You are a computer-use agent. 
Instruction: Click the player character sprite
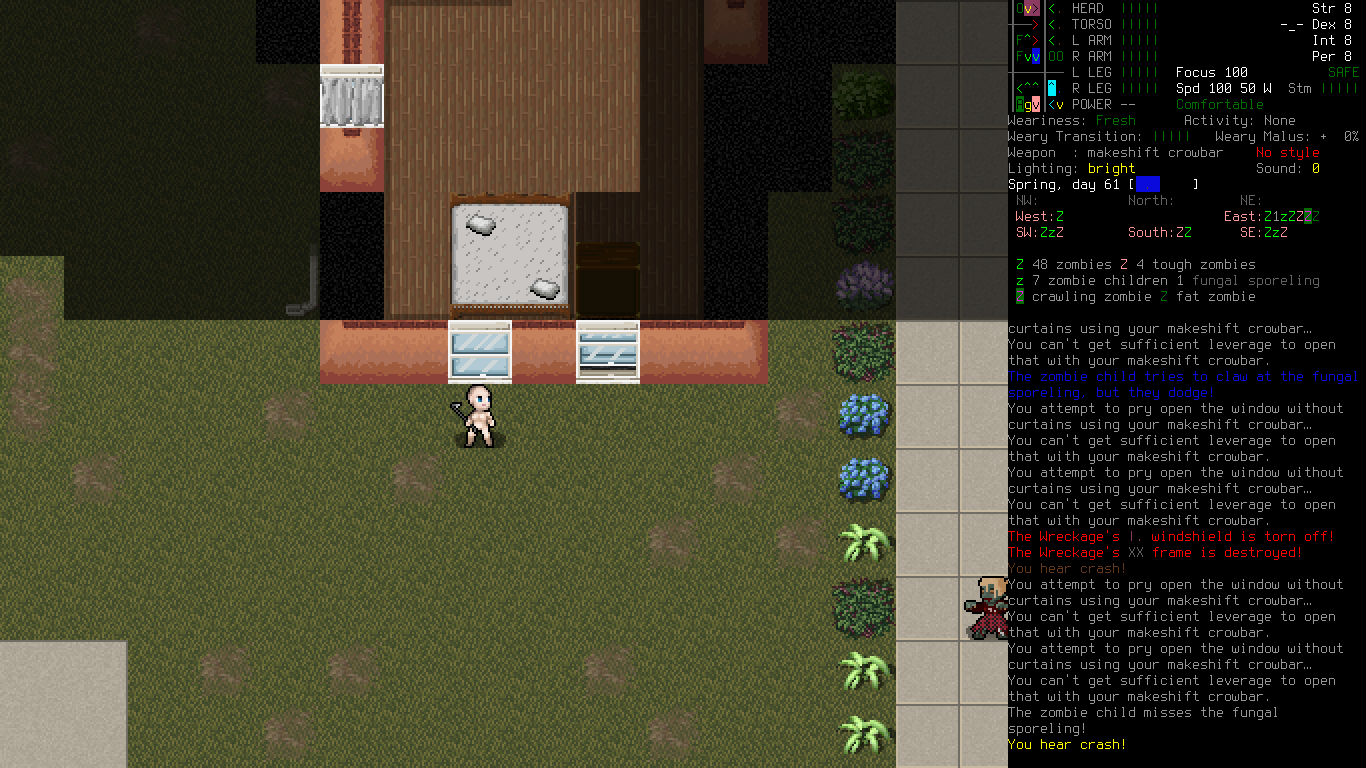(478, 415)
